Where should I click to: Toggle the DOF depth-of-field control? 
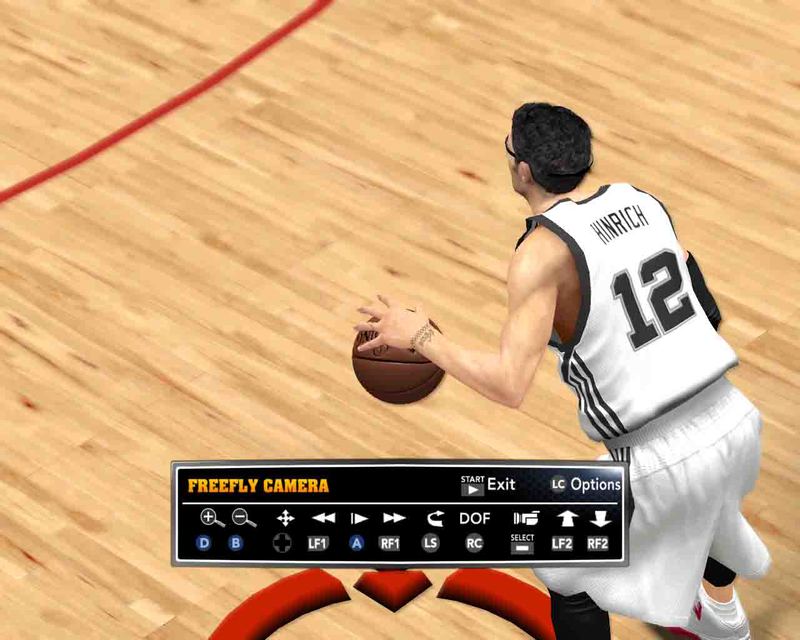coord(475,518)
